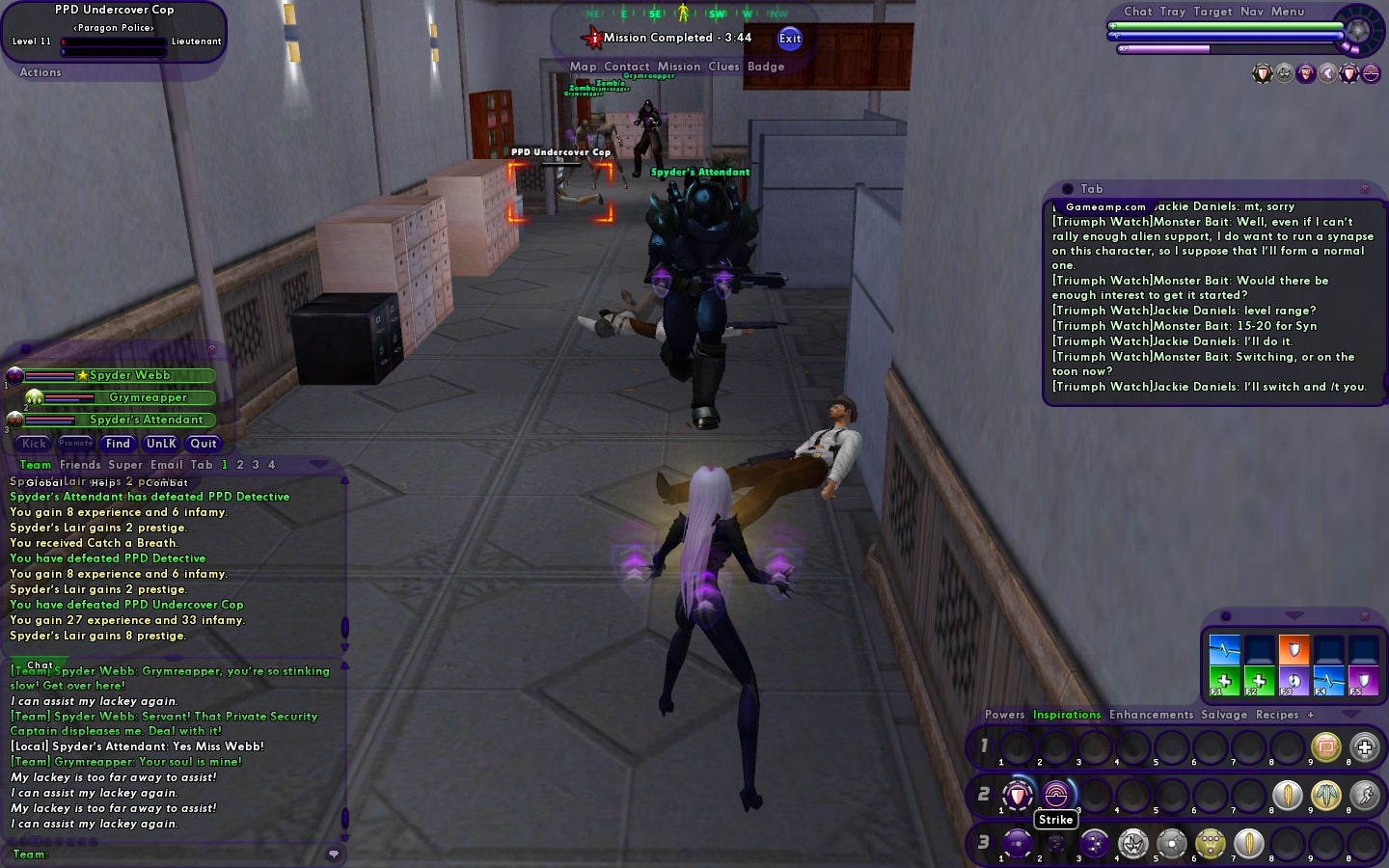
Task: Select team member Grymreapper
Action: [x=148, y=397]
